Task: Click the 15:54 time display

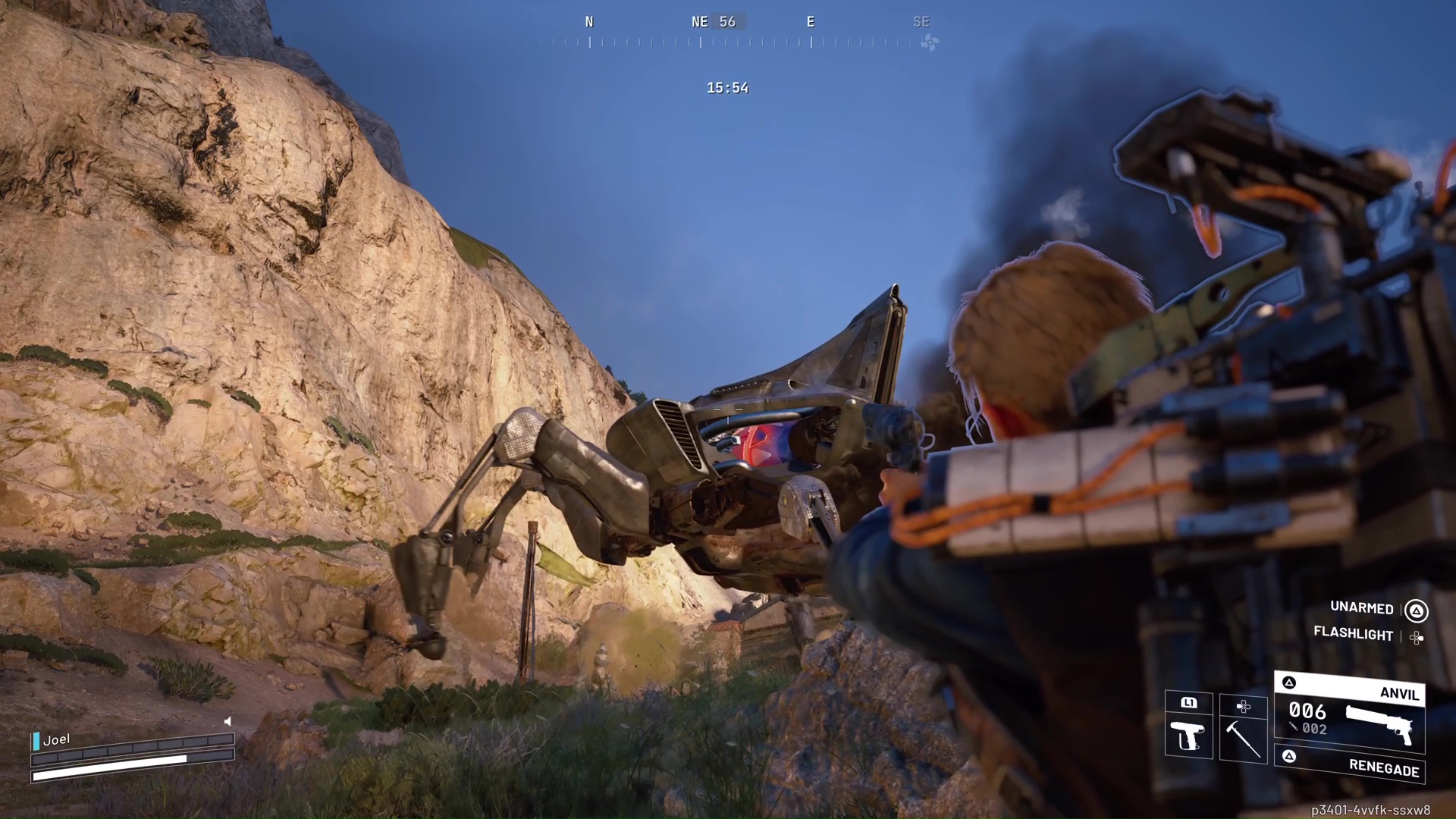Action: (727, 87)
